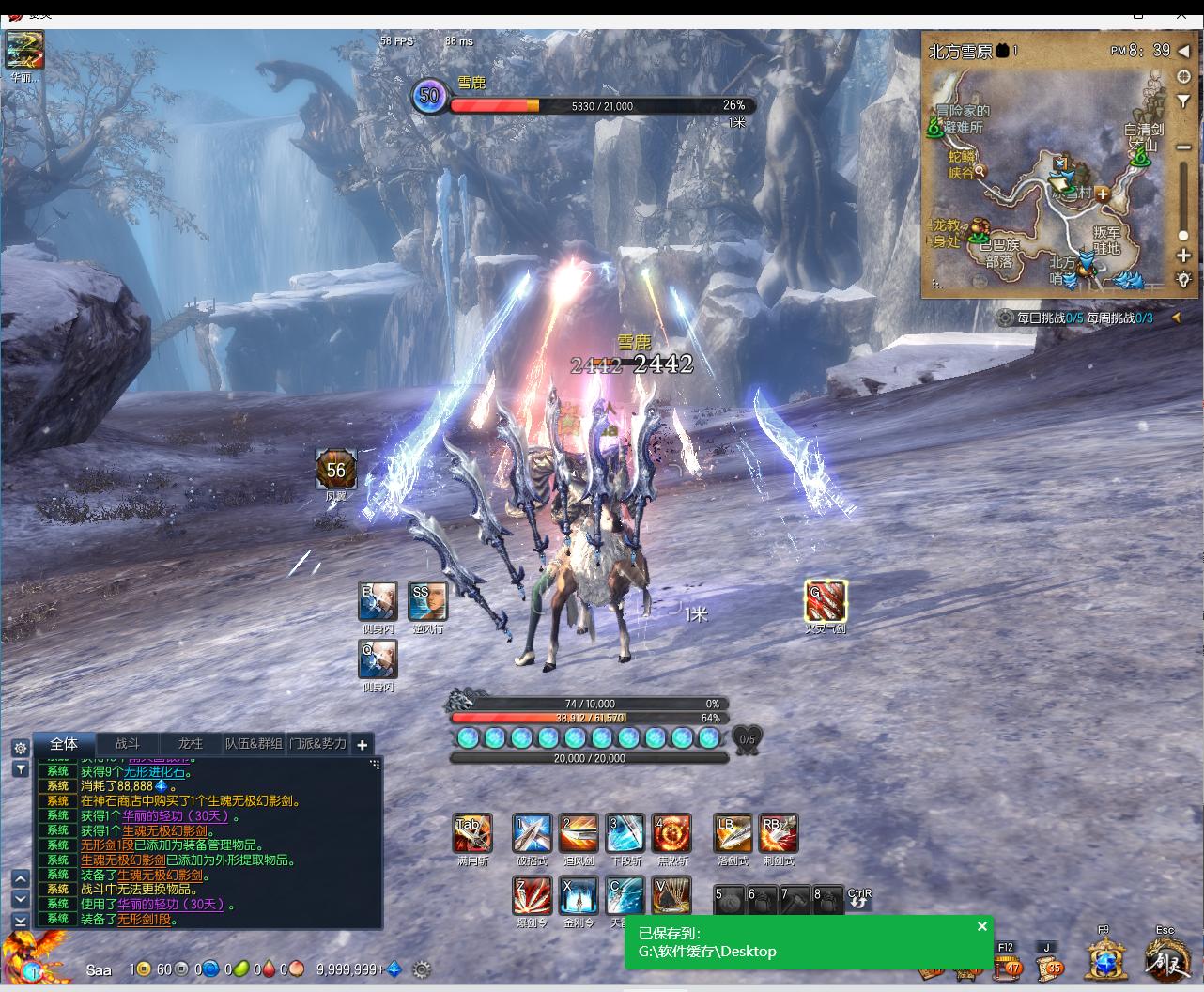Activate the 满月斩 Tab skill
The height and width of the screenshot is (992, 1204).
tap(471, 833)
